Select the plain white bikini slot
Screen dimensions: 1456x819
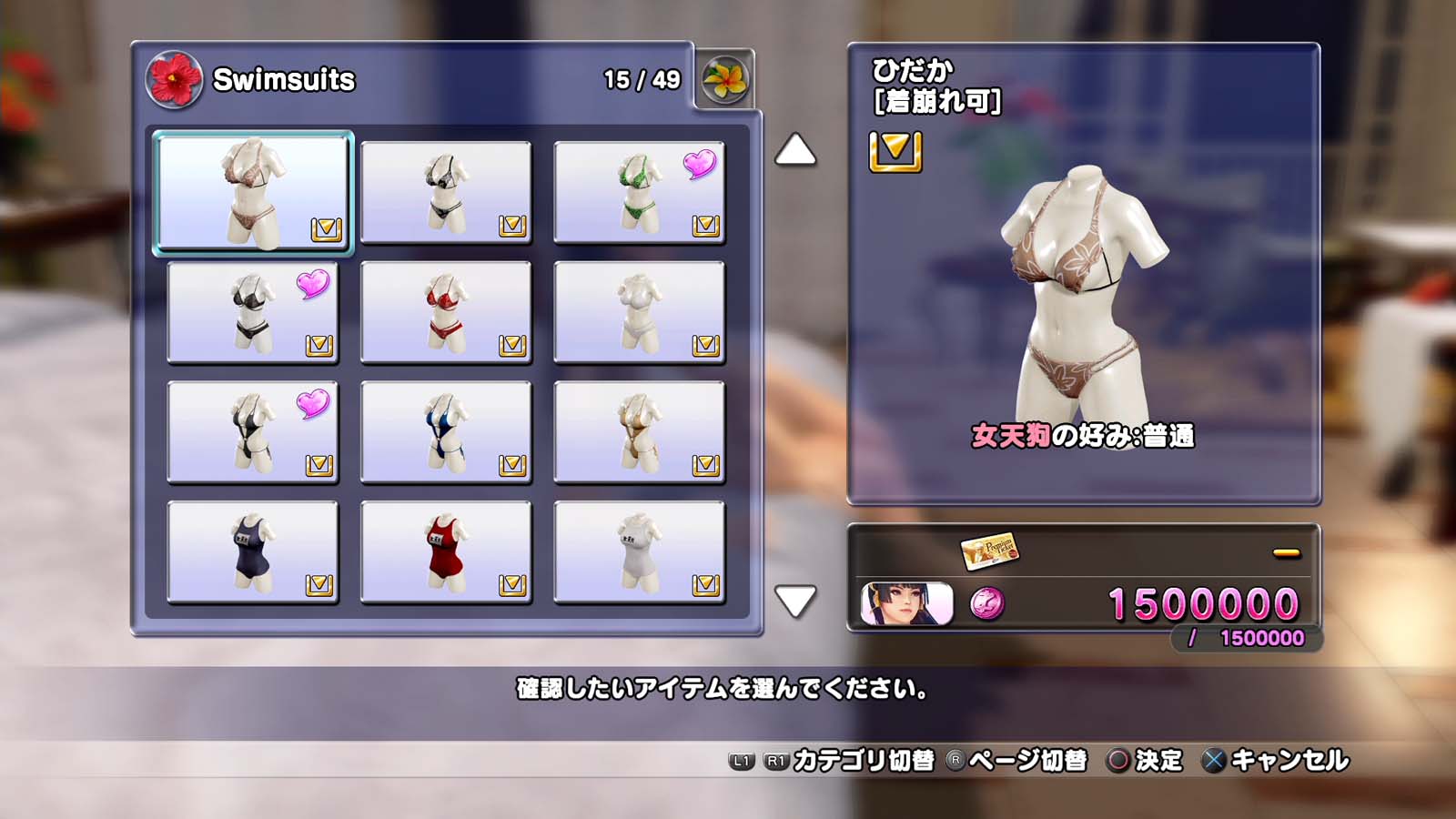(639, 312)
